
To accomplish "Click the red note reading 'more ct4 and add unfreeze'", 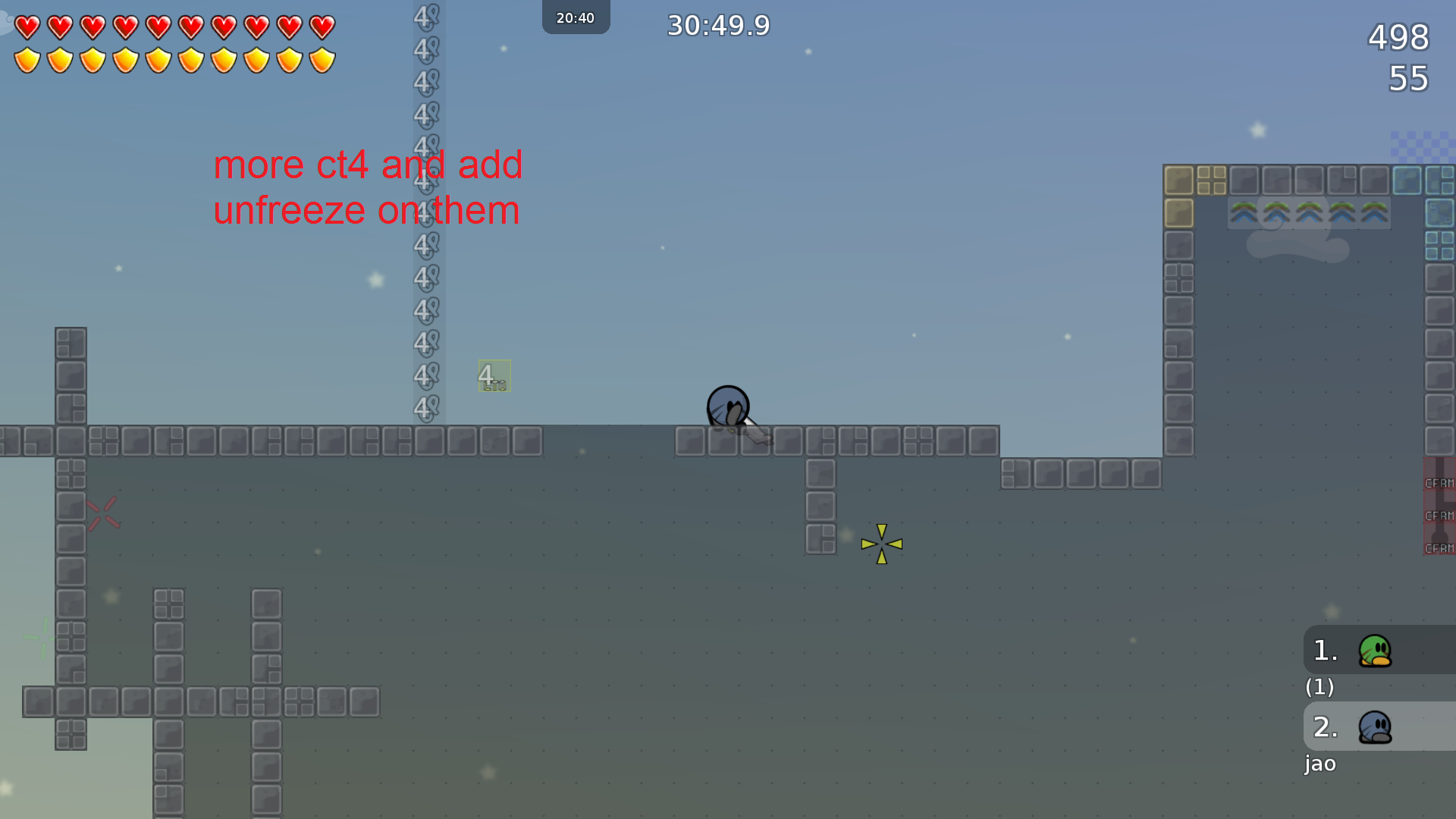I will point(367,187).
